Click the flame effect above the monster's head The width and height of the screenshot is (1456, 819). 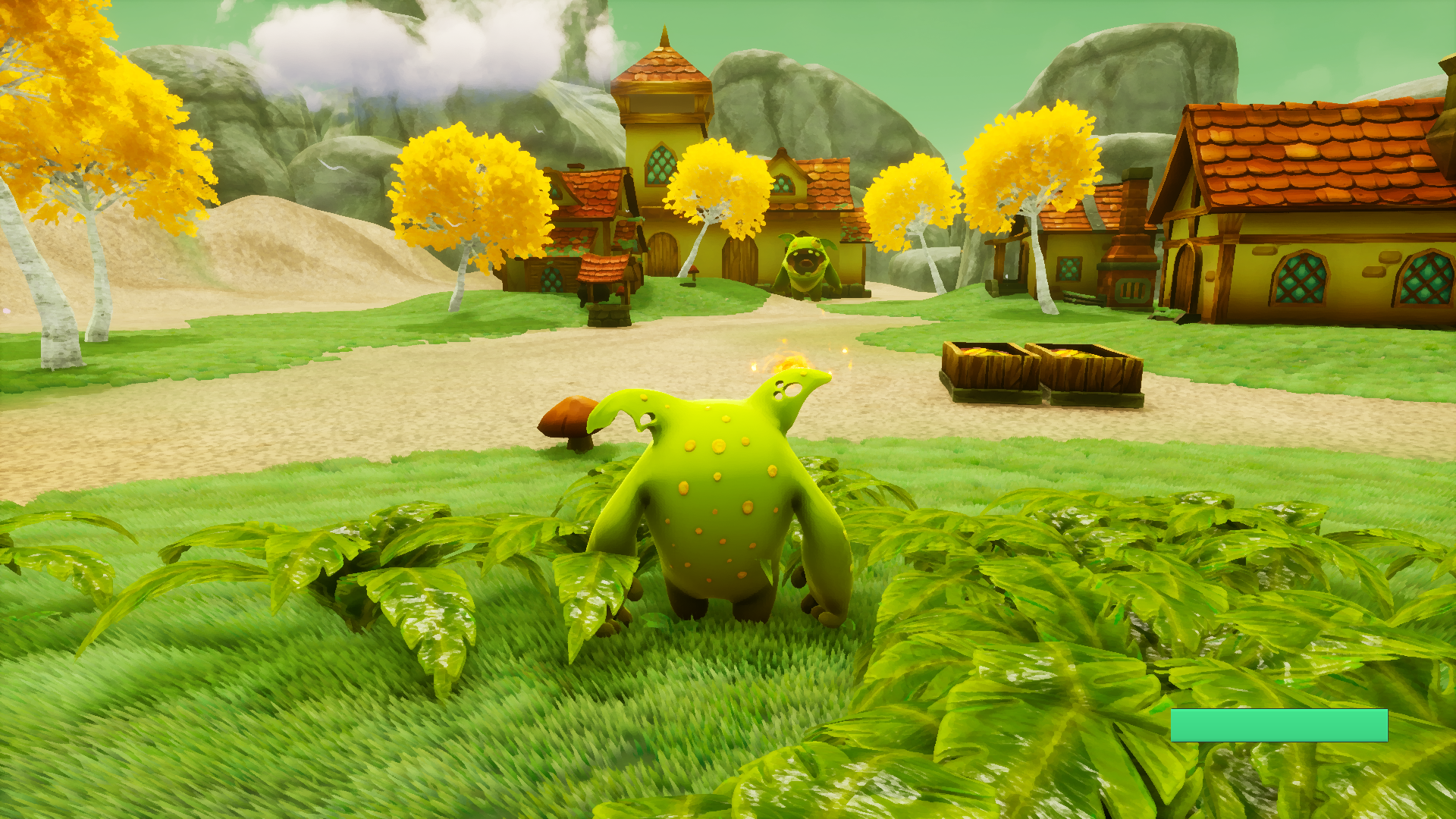789,360
